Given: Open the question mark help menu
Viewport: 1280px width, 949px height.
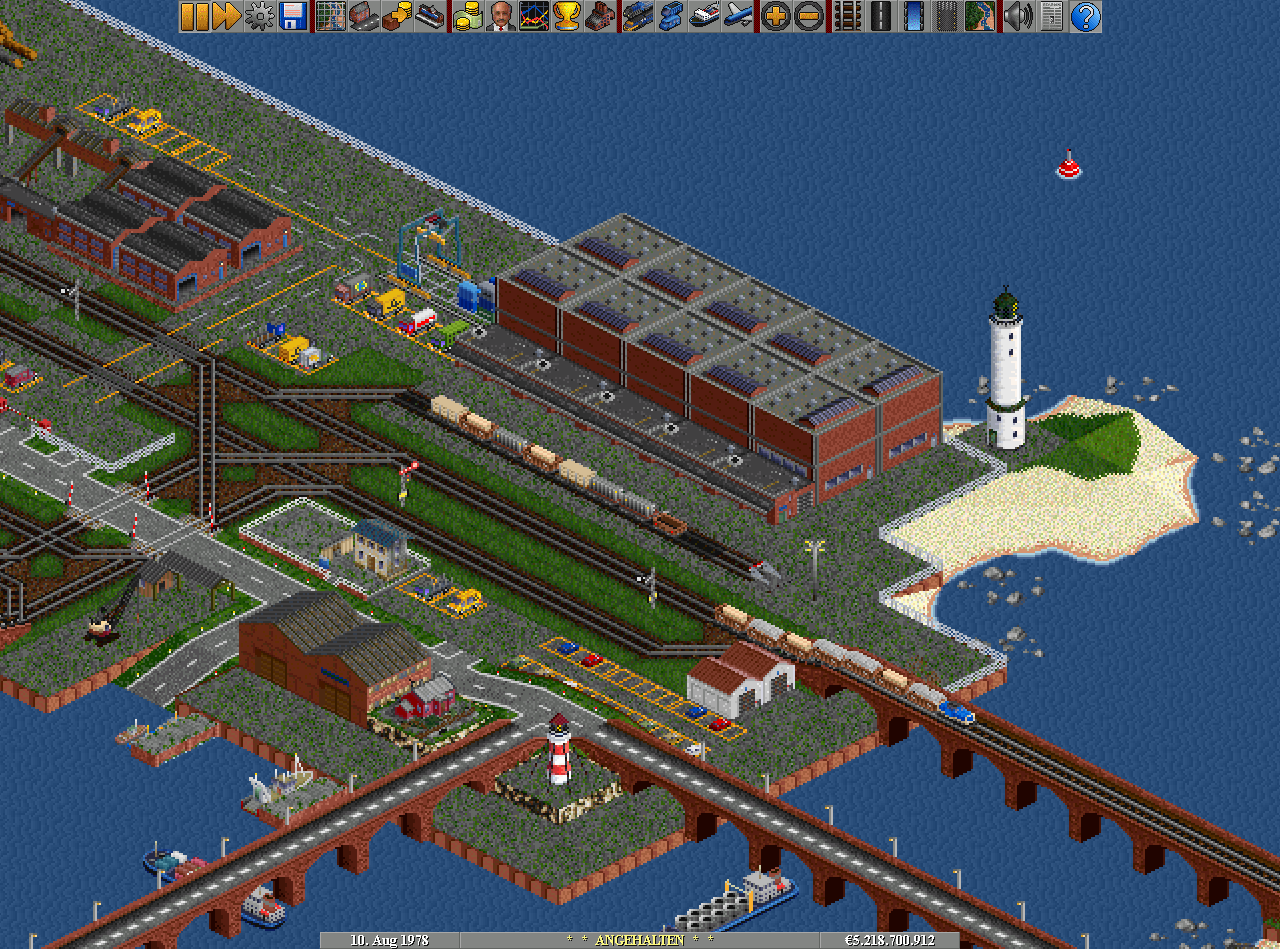Looking at the screenshot, I should click(1084, 16).
